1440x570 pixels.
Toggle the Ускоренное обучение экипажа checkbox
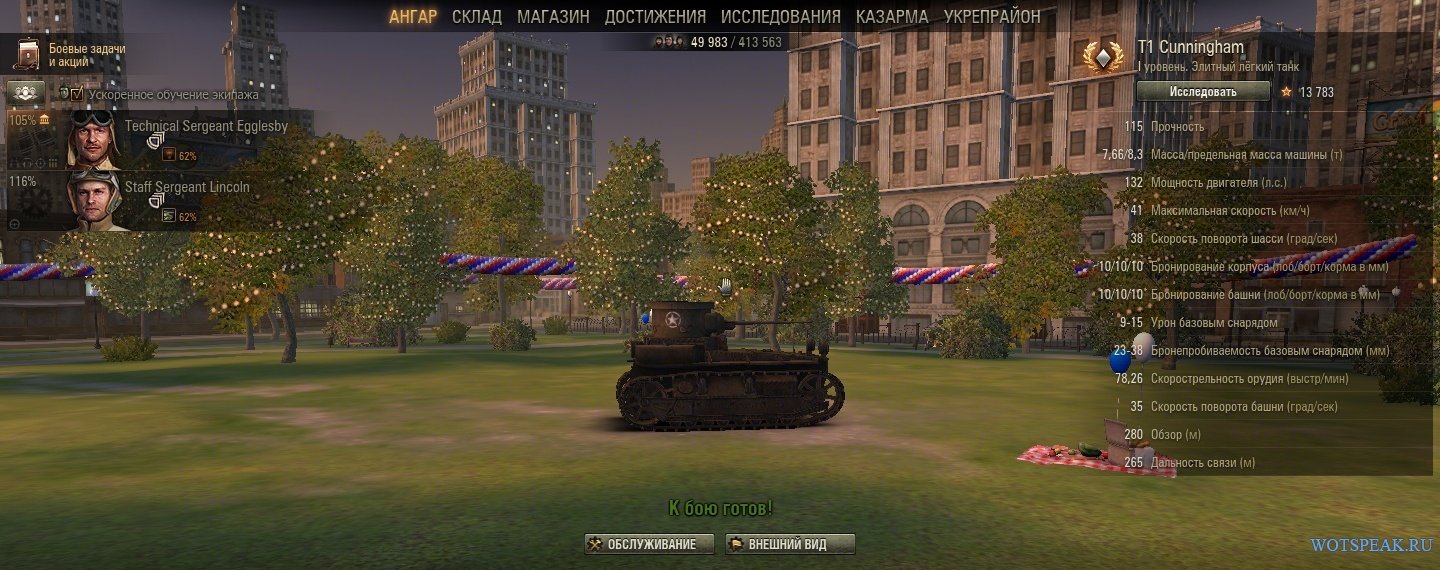tap(77, 94)
